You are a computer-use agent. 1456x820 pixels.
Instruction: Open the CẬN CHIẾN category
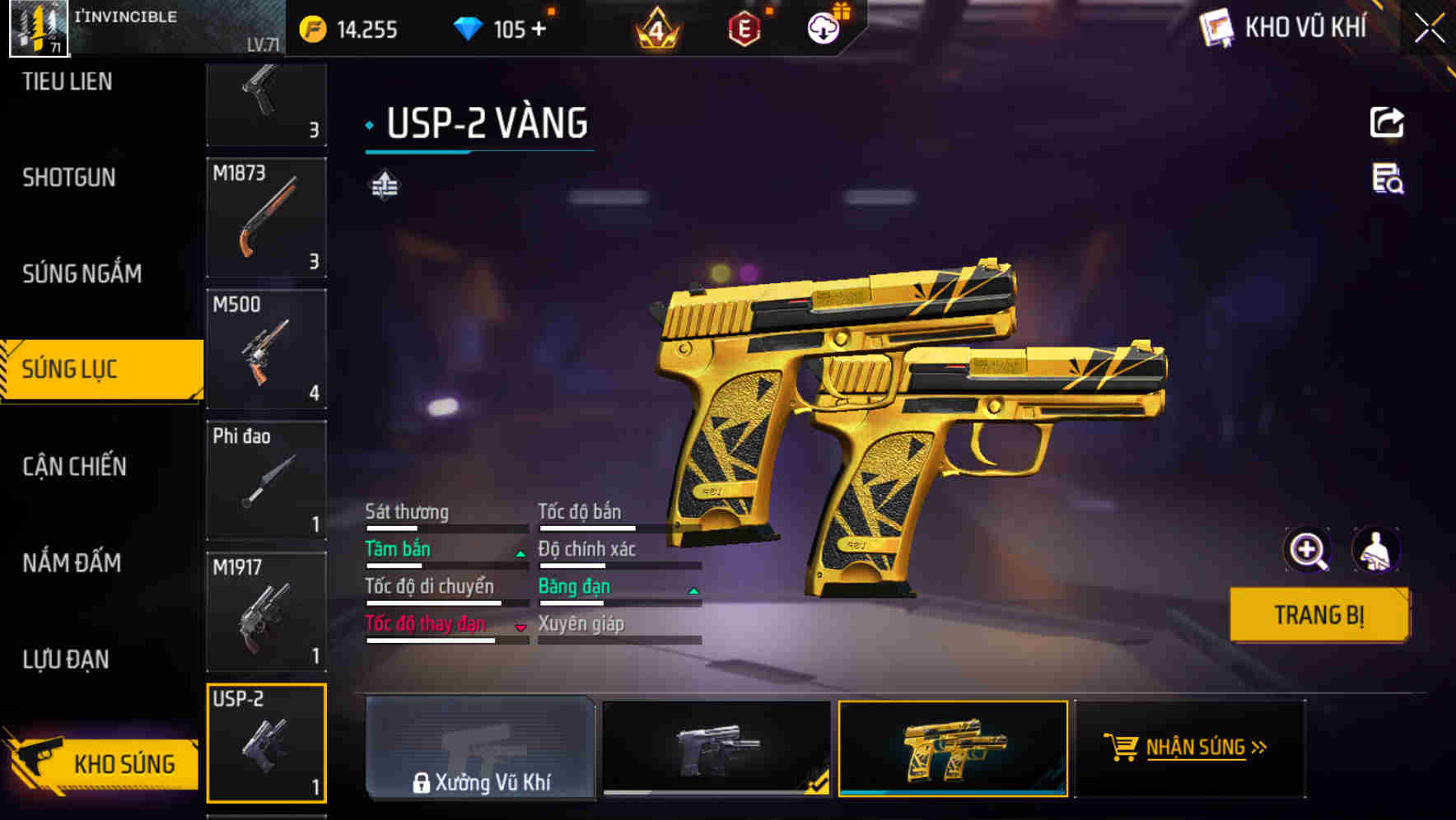(73, 466)
